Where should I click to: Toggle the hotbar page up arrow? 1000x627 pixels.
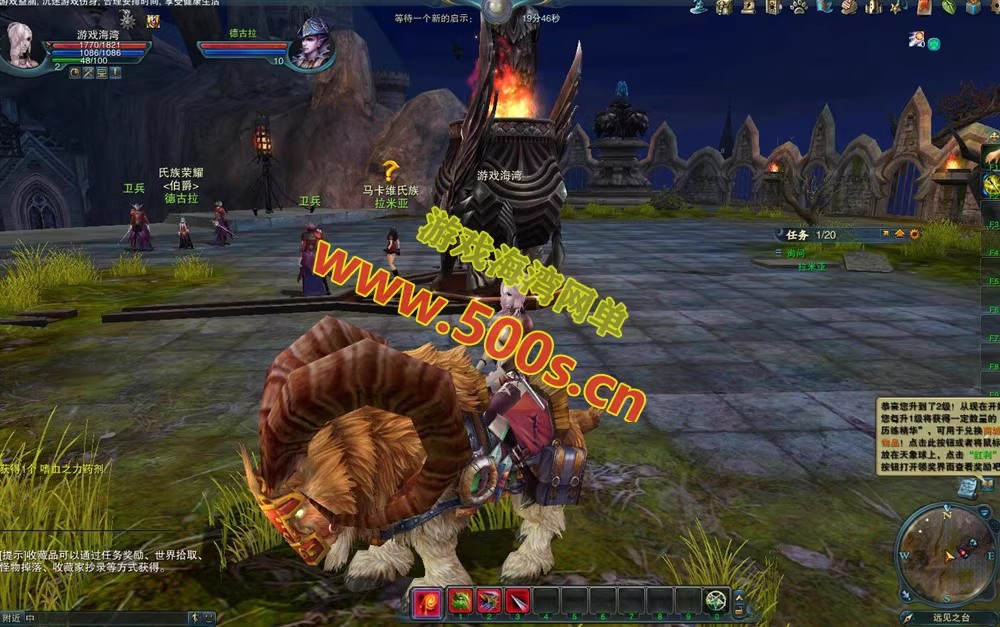739,595
